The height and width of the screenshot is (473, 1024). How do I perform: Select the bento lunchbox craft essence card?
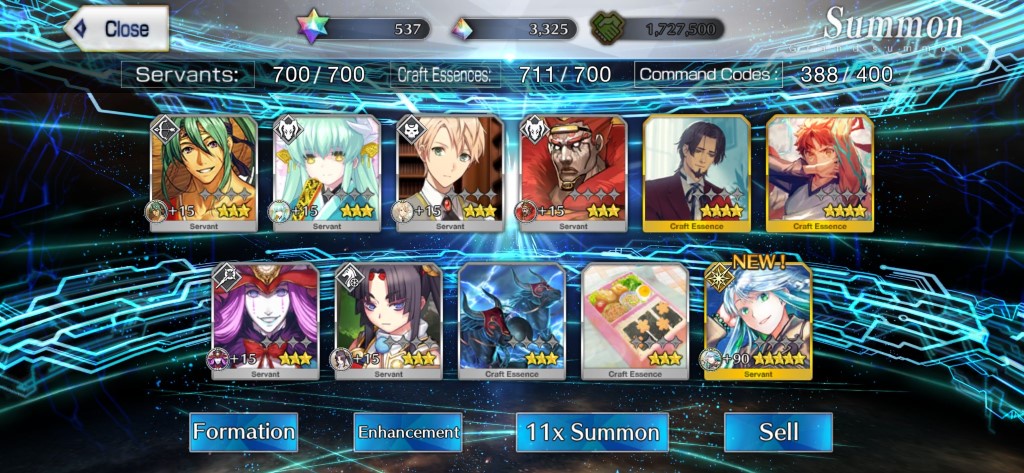coord(635,320)
